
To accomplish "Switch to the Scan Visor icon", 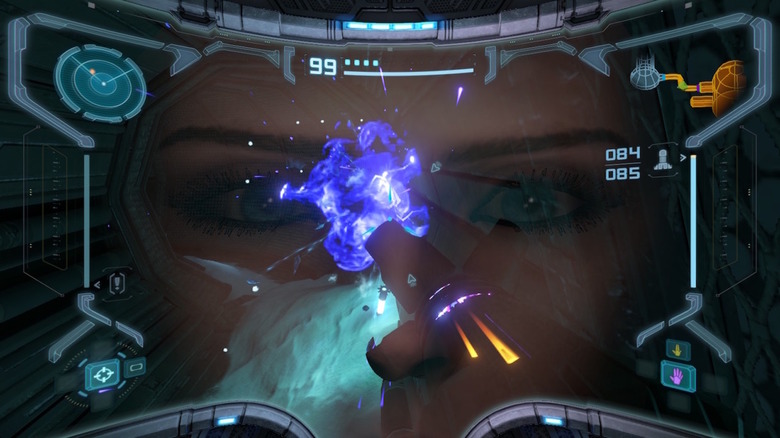I will click(137, 367).
